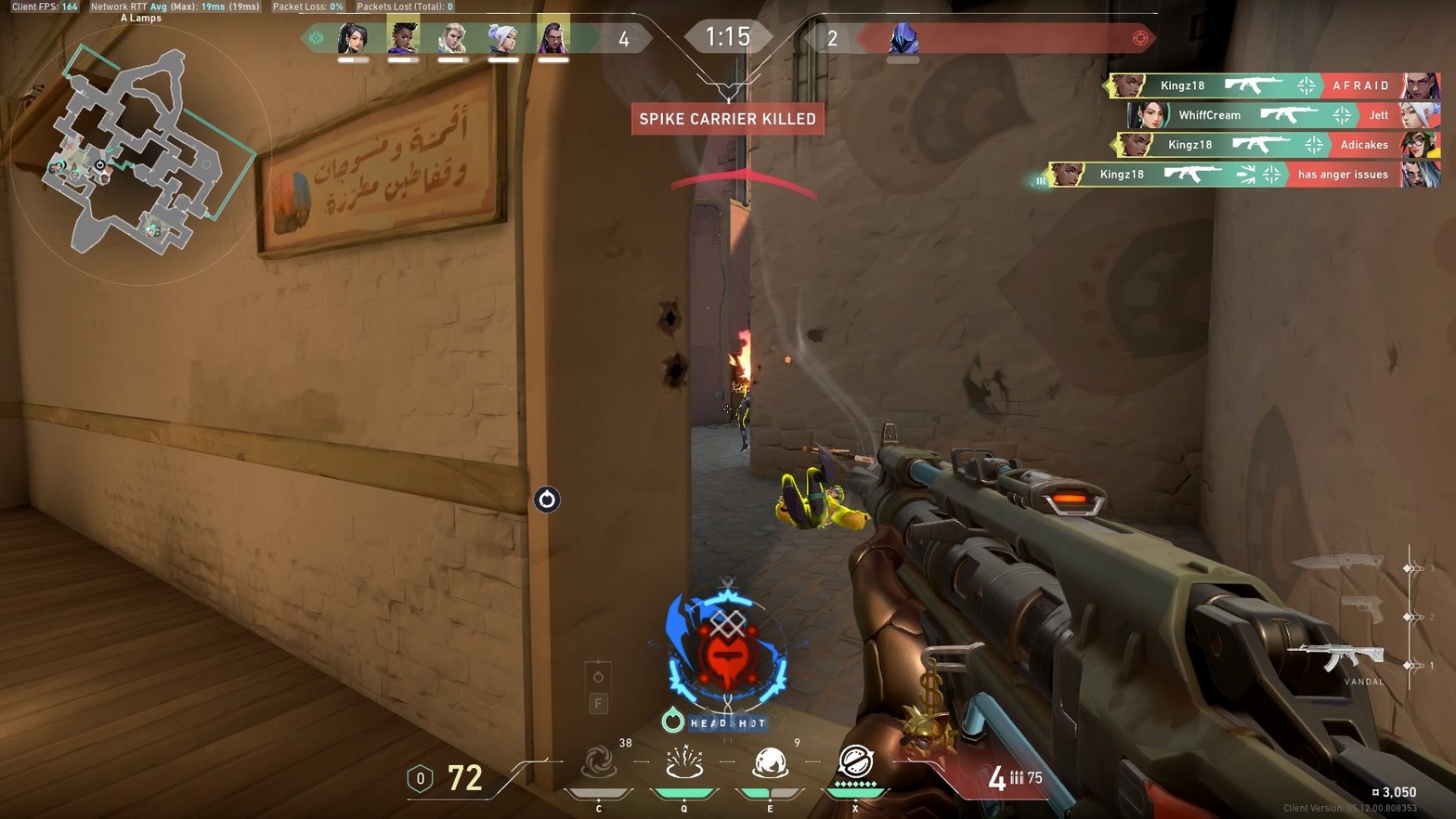Screen dimensions: 1456x819
Task: Click the enemy team agent portrait beside score 2
Action: point(903,37)
